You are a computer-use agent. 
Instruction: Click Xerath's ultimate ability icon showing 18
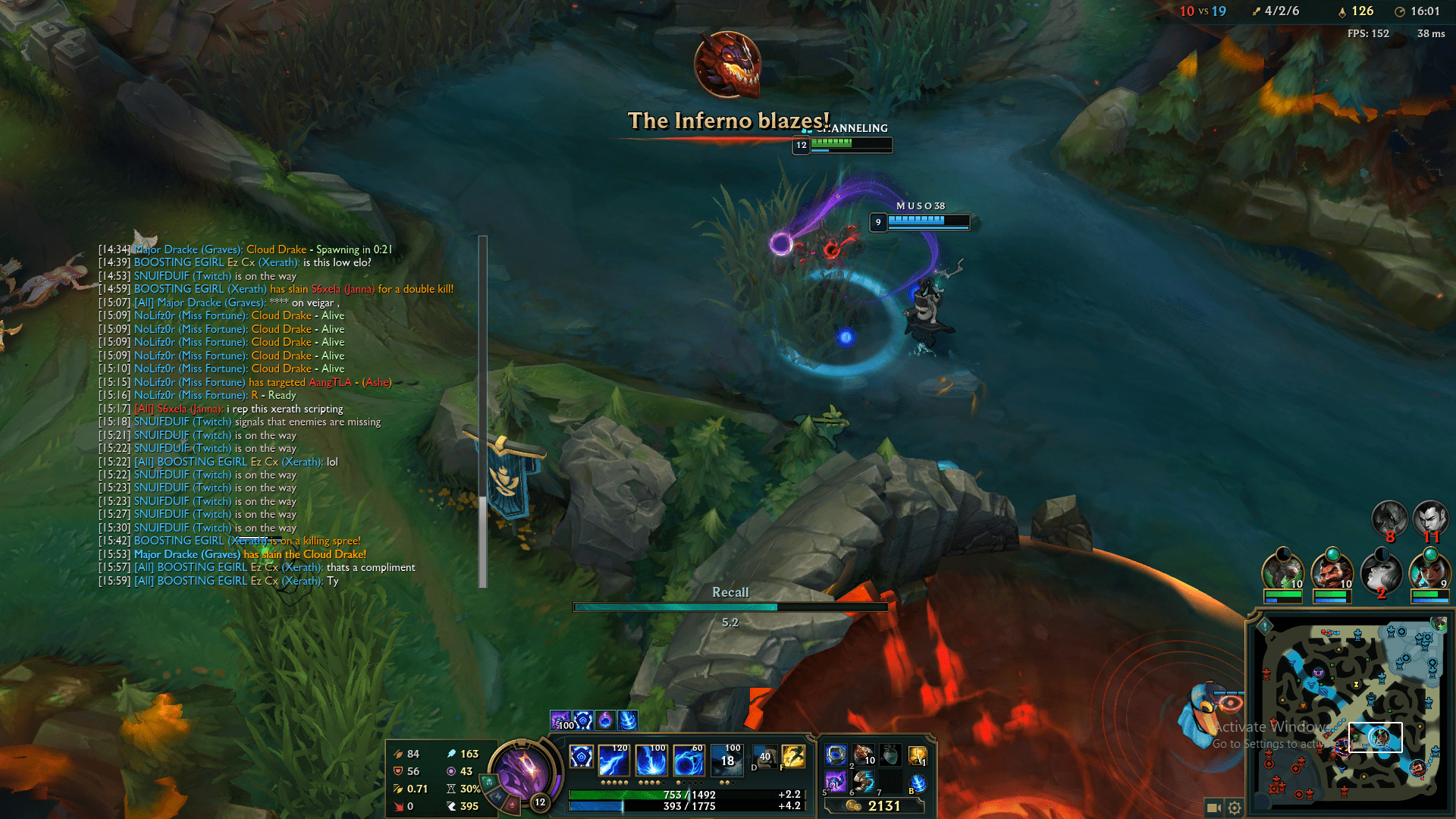(x=728, y=758)
